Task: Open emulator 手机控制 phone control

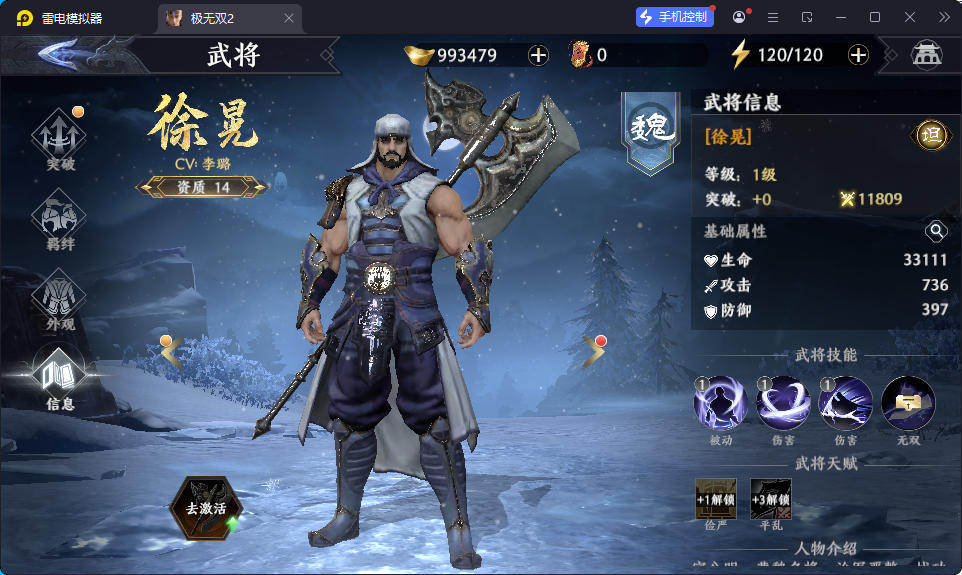Action: point(674,17)
